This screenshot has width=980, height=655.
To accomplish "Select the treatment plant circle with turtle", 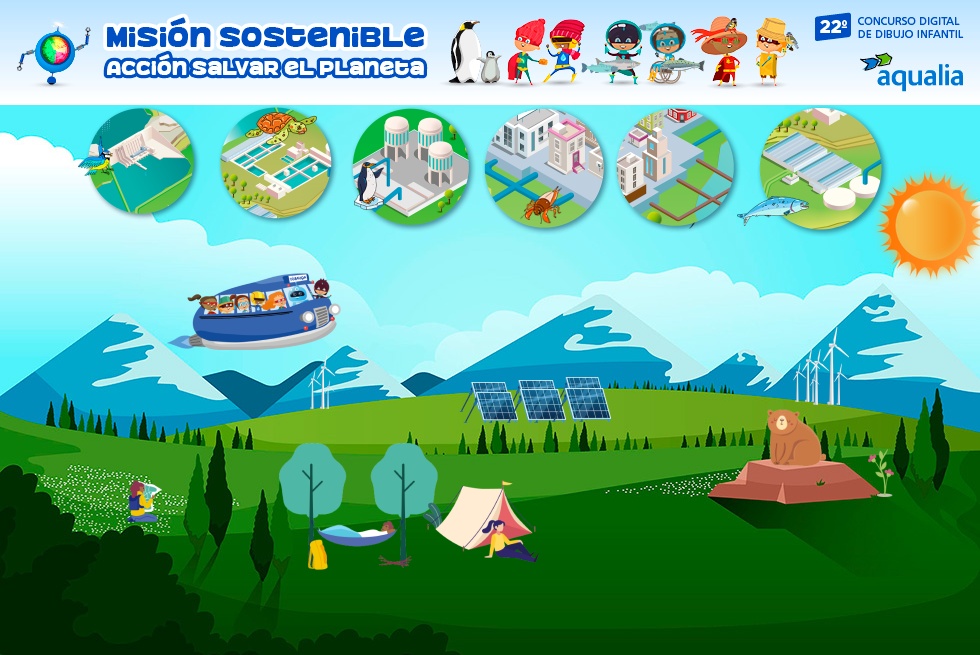I will 275,164.
